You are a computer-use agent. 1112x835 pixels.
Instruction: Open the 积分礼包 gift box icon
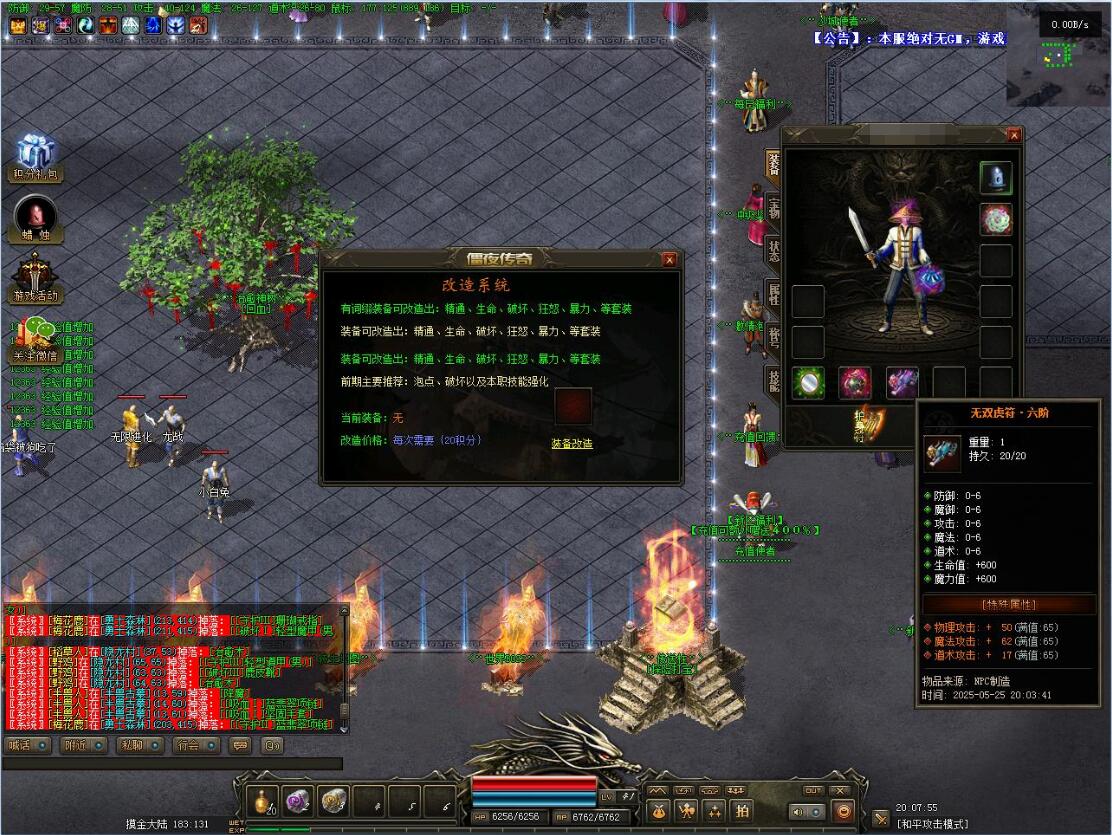pyautogui.click(x=34, y=153)
